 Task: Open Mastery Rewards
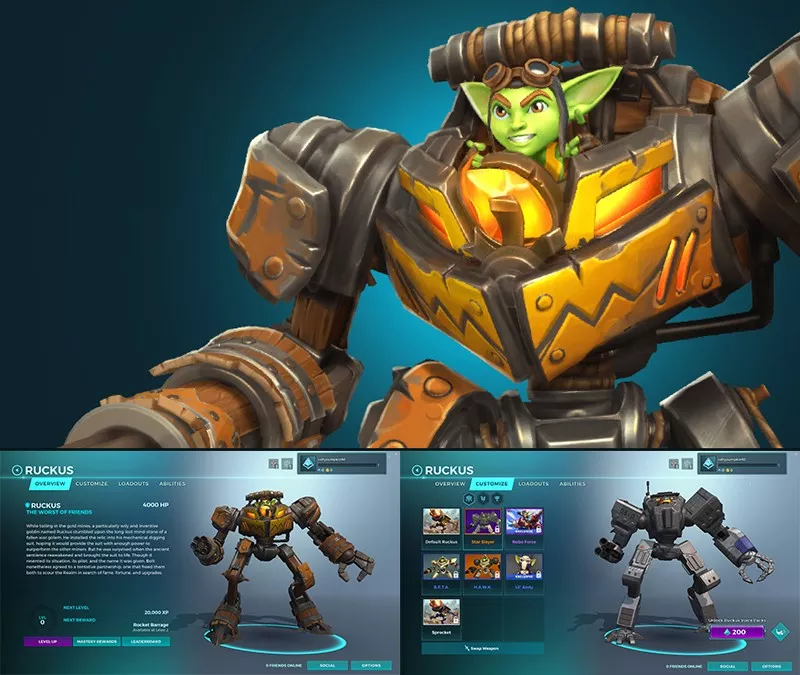click(96, 641)
